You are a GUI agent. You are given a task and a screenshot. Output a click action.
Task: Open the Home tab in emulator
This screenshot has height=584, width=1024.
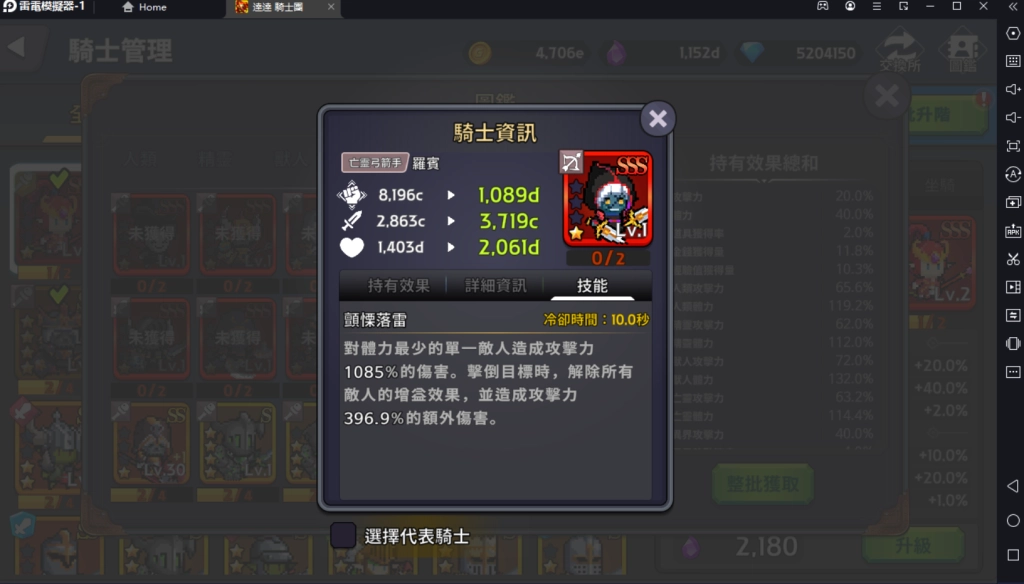(x=144, y=7)
